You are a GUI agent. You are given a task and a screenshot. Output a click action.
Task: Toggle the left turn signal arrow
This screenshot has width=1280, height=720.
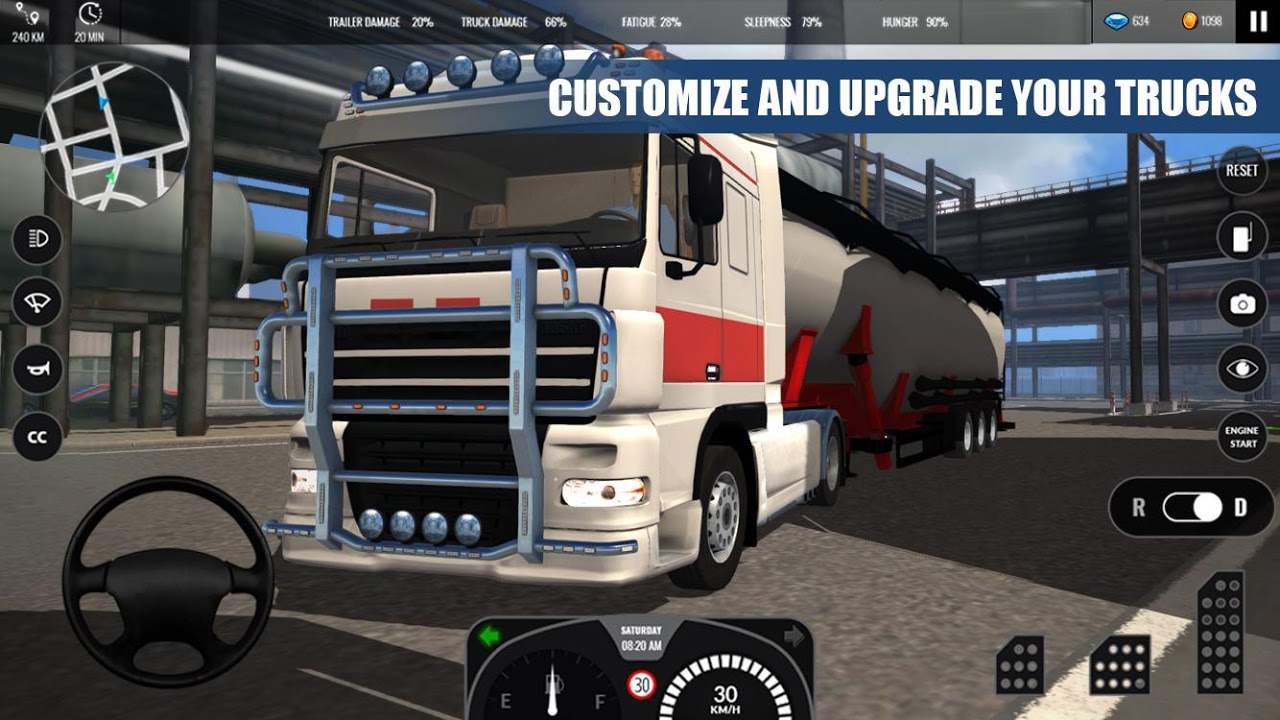(x=489, y=634)
